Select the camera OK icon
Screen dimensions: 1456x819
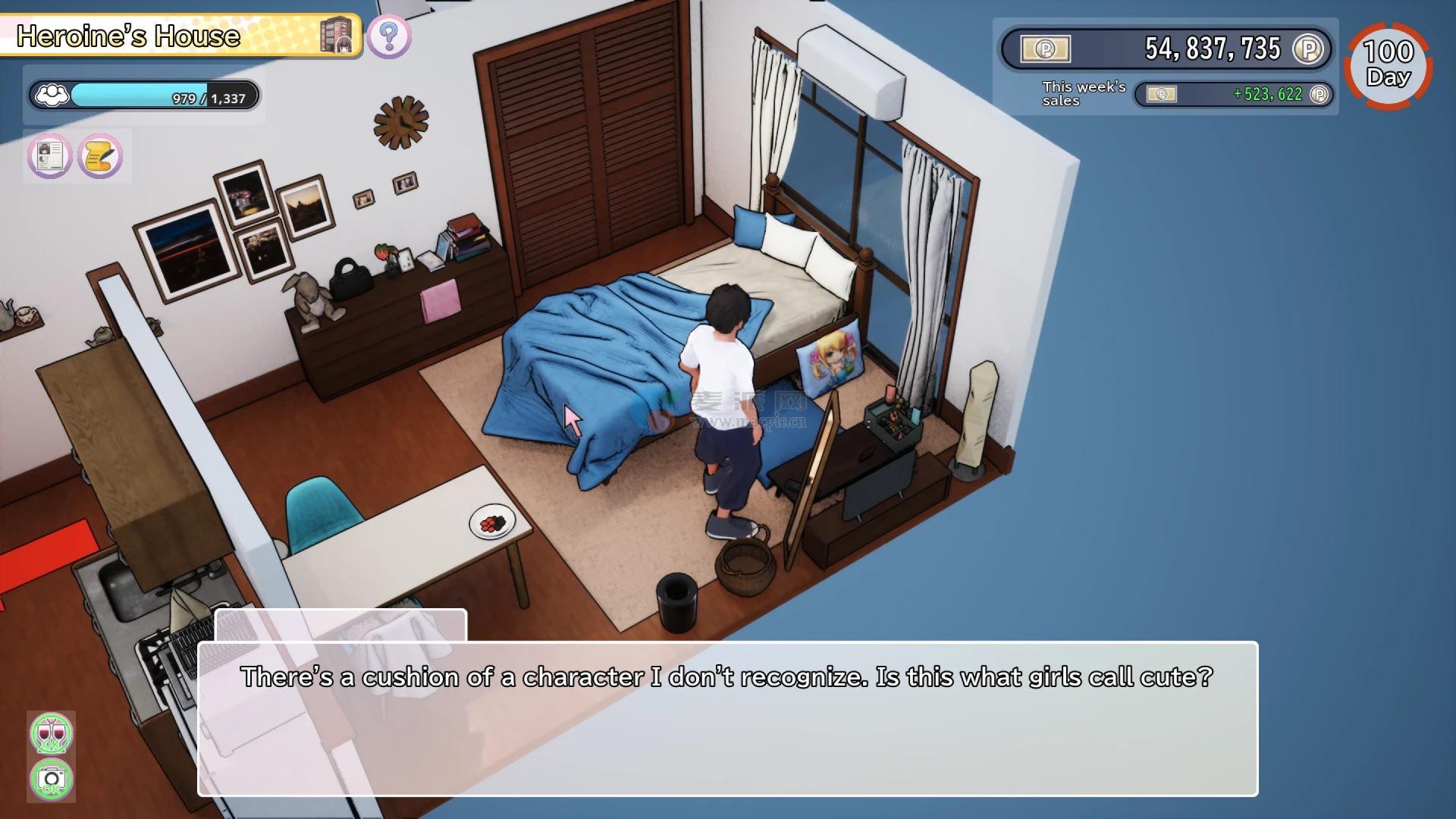click(51, 779)
